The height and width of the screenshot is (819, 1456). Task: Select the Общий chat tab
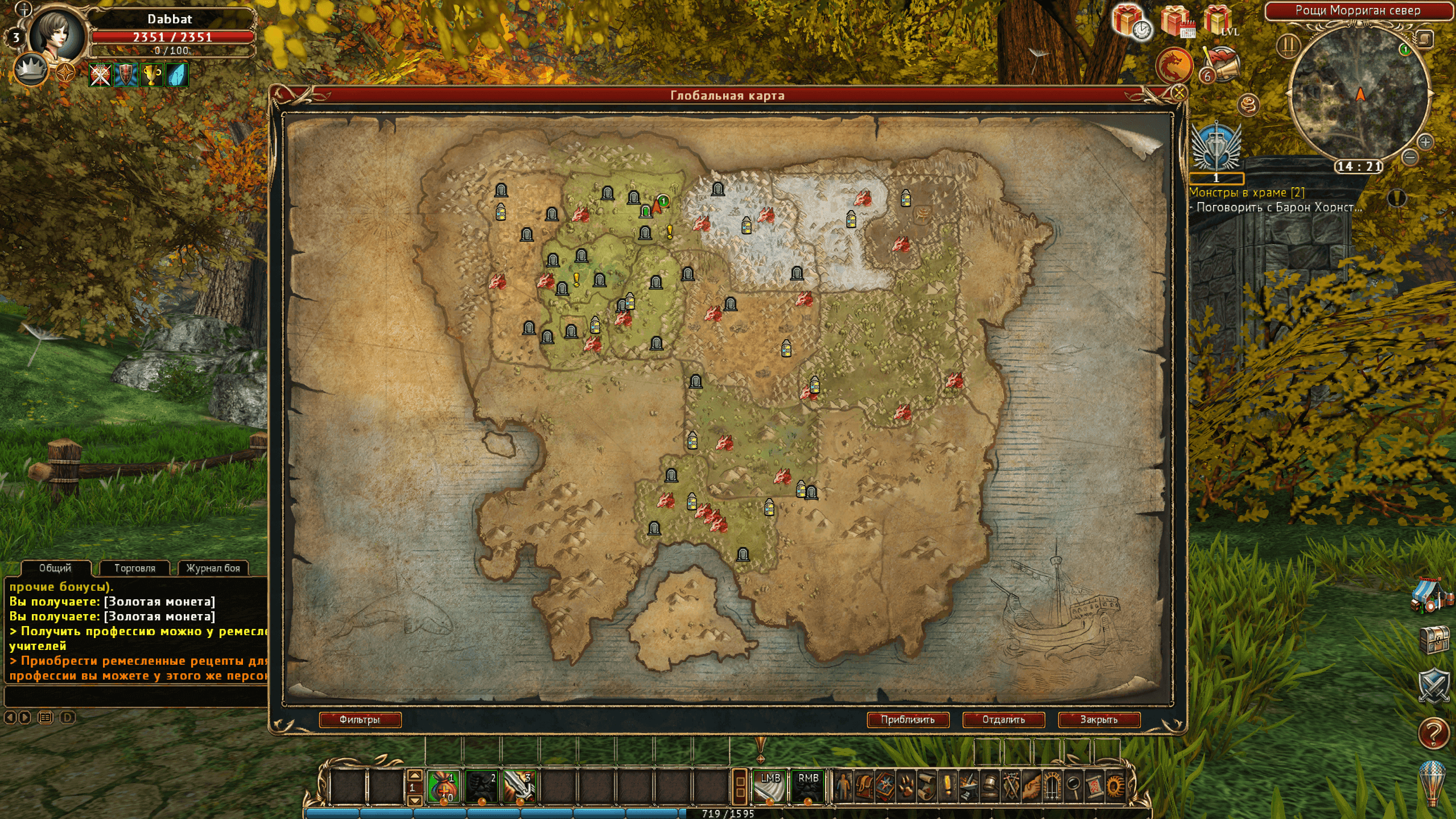(55, 568)
